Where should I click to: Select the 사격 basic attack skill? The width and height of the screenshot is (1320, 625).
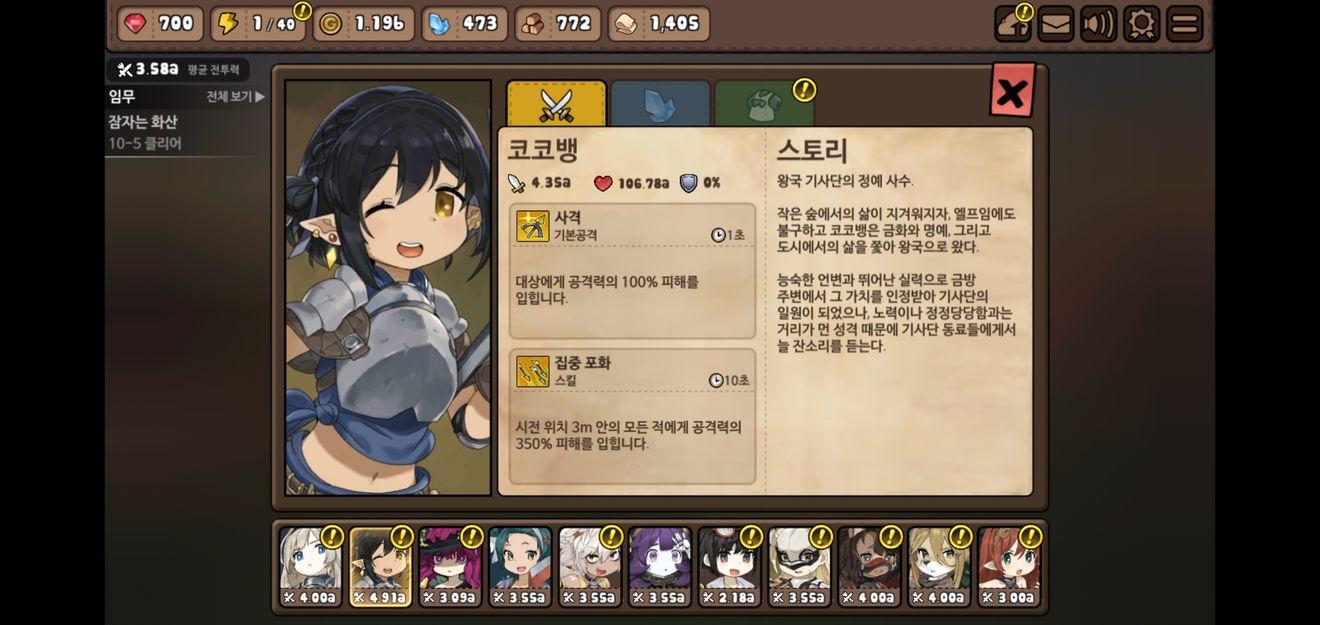coord(632,271)
